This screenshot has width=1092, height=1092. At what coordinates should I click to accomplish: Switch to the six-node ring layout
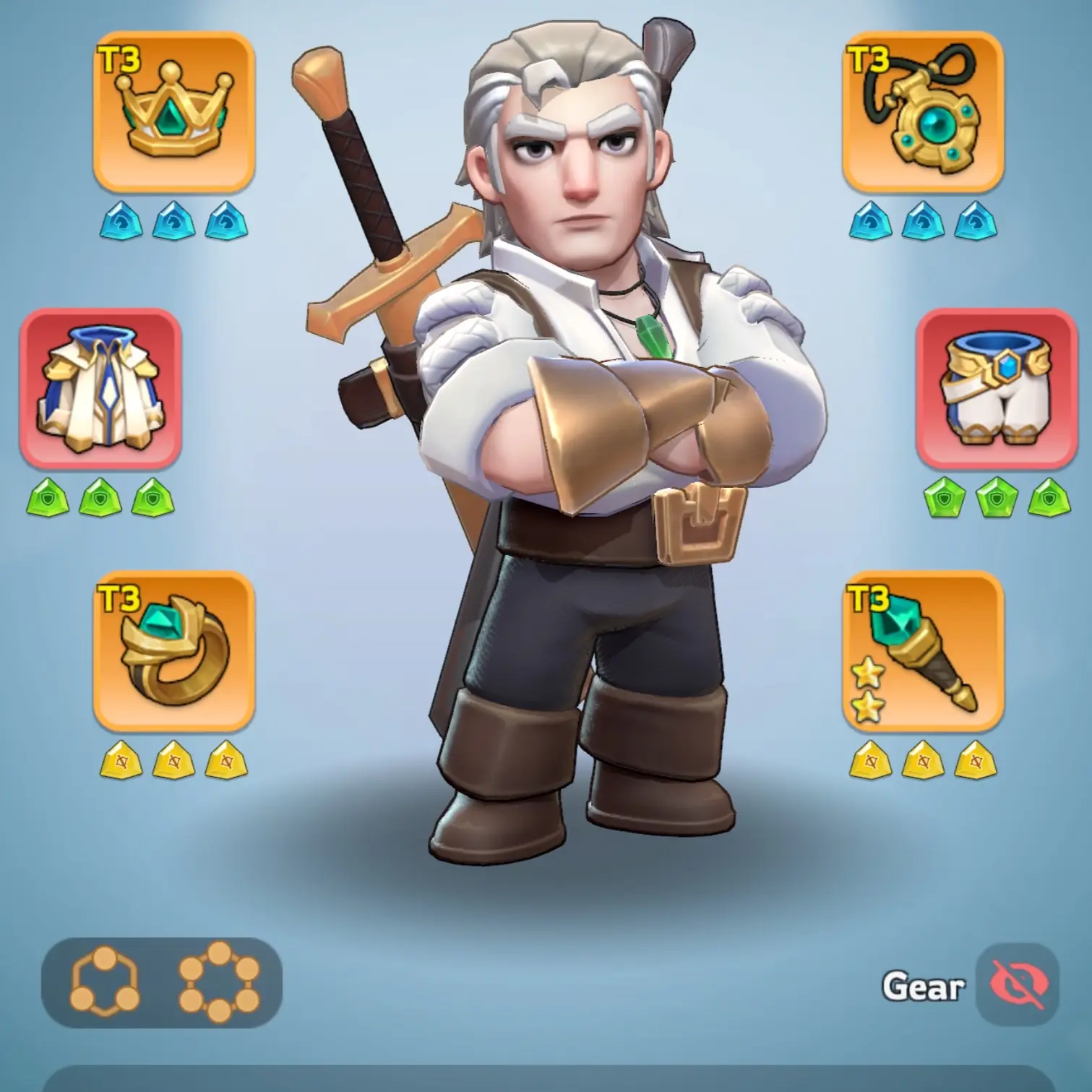click(219, 981)
